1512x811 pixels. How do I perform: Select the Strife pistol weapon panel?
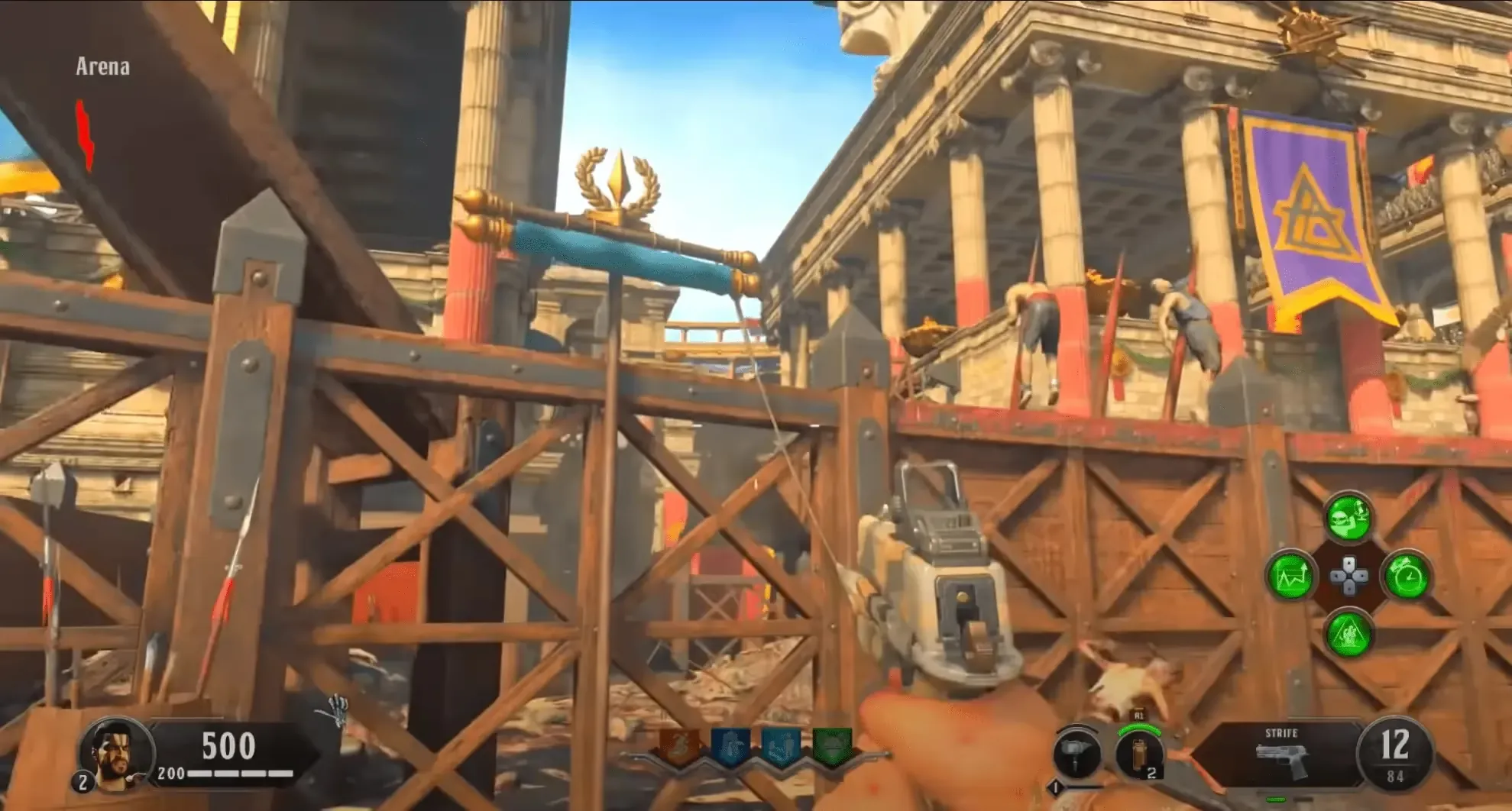pos(1284,754)
